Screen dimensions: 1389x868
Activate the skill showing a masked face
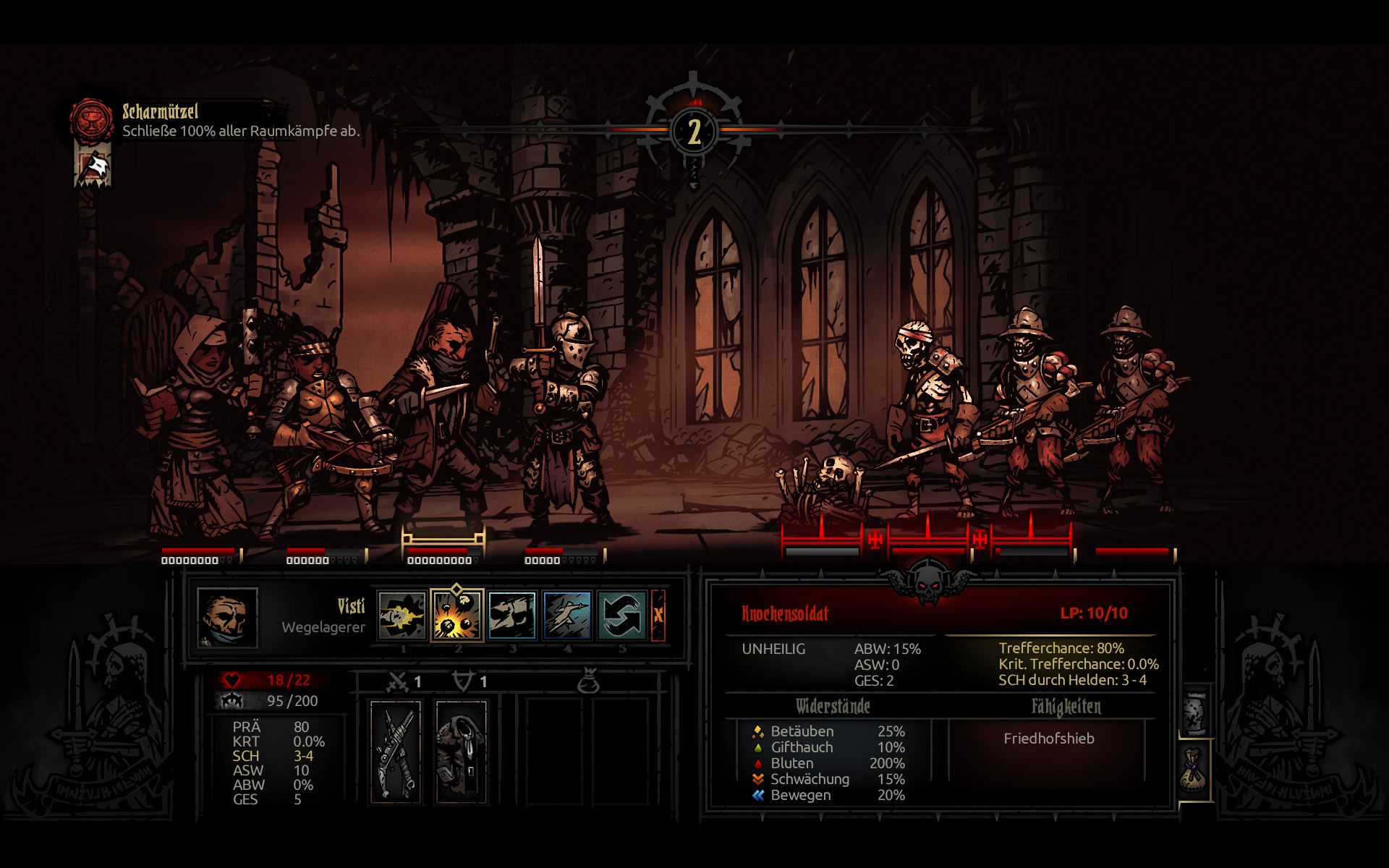(x=512, y=616)
